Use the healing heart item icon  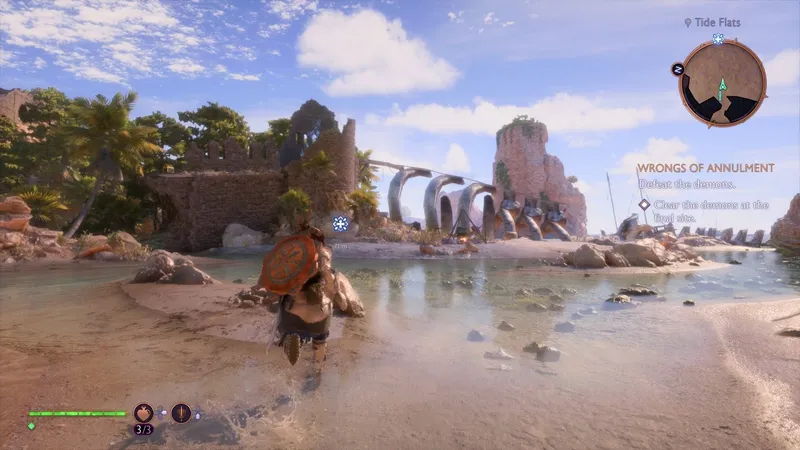[144, 412]
